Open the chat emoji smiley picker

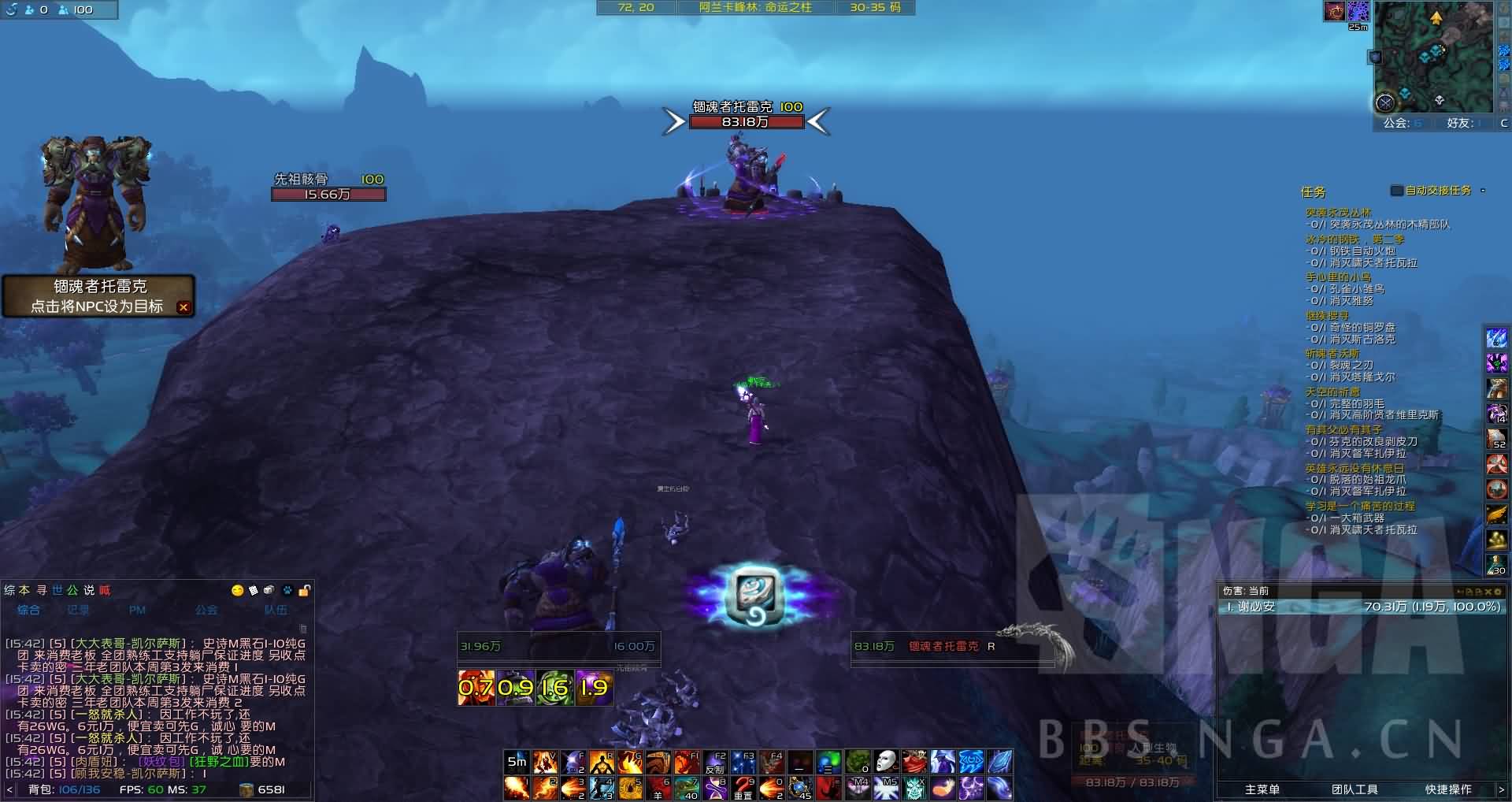(237, 590)
